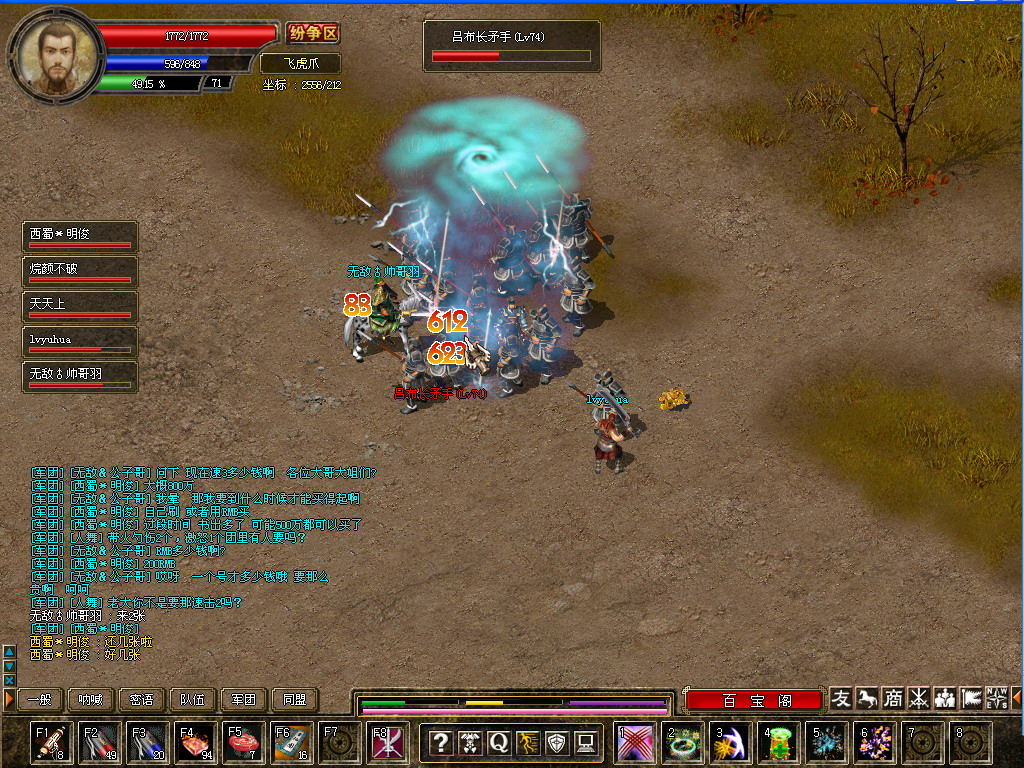Select the 同盟 alliance chat channel

(295, 700)
